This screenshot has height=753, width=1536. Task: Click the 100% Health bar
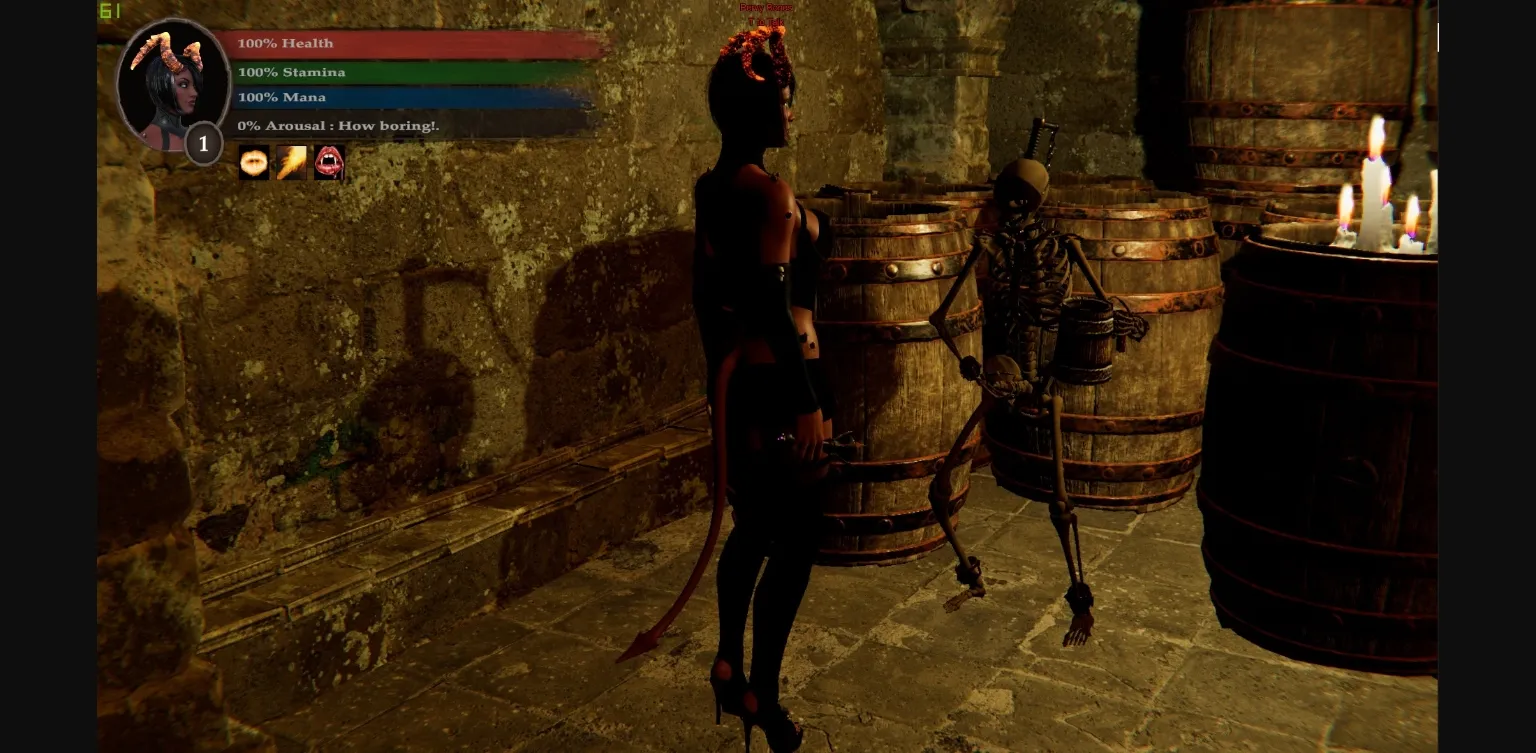[x=417, y=43]
